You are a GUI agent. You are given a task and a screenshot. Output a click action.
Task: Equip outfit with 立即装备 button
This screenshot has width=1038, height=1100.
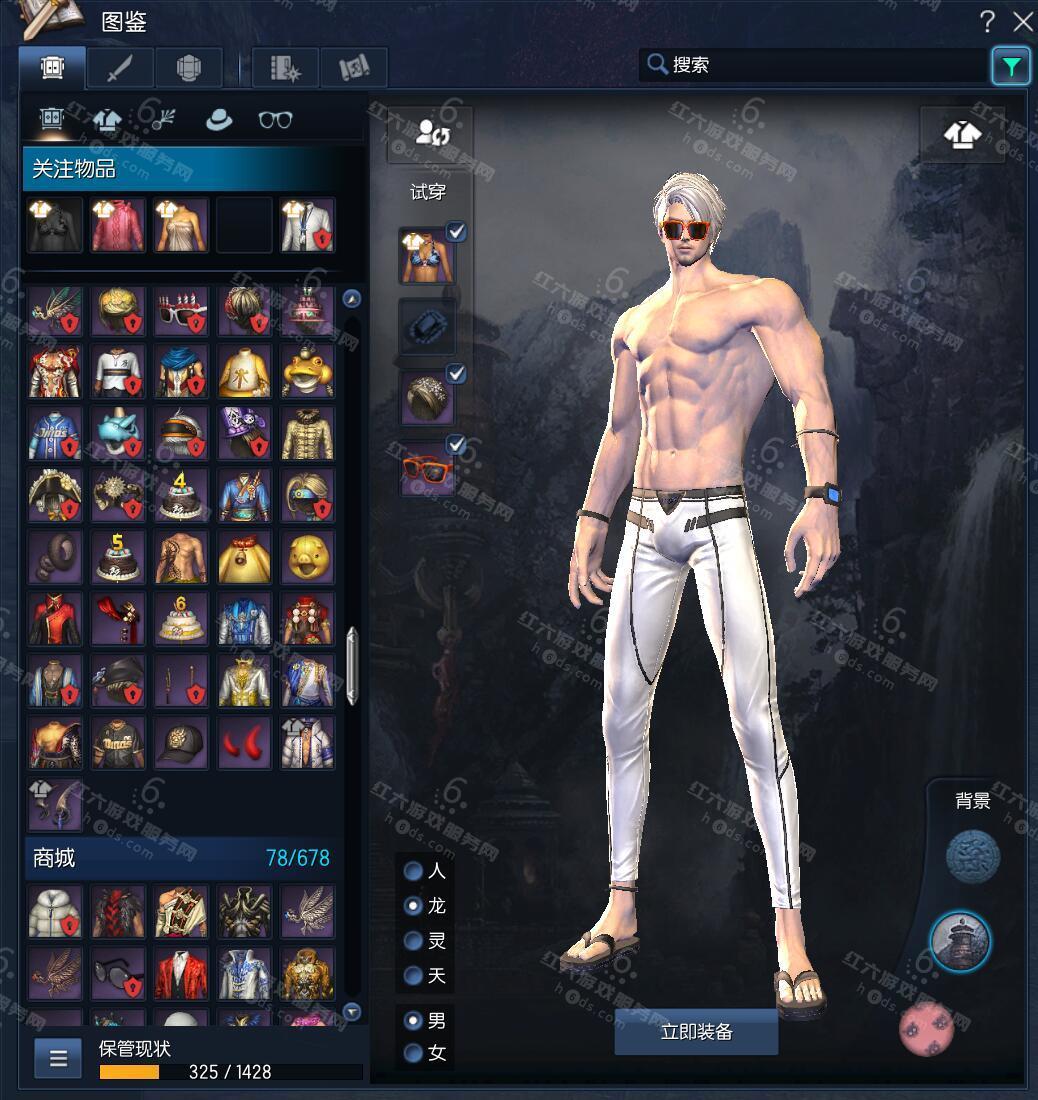(x=696, y=1032)
